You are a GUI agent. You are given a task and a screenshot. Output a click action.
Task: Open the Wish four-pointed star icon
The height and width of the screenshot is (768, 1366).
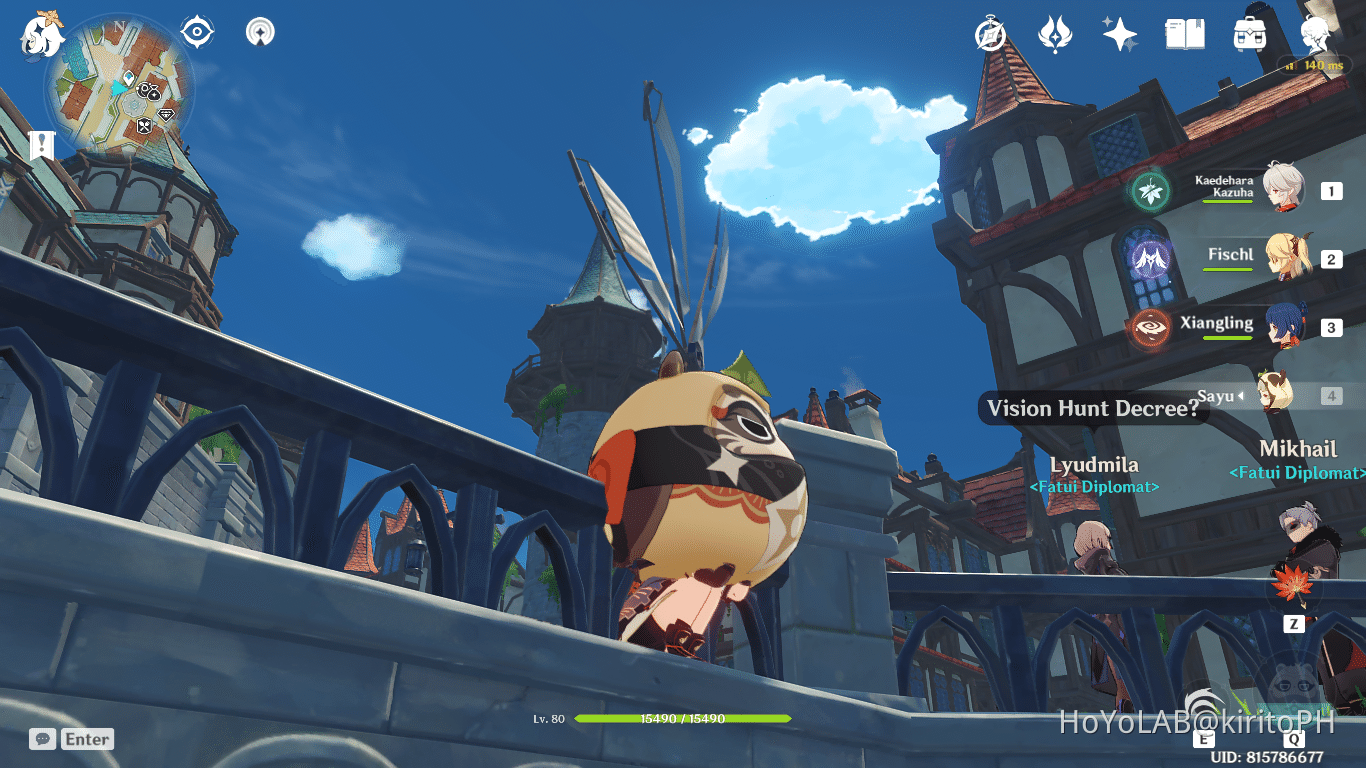[1119, 35]
